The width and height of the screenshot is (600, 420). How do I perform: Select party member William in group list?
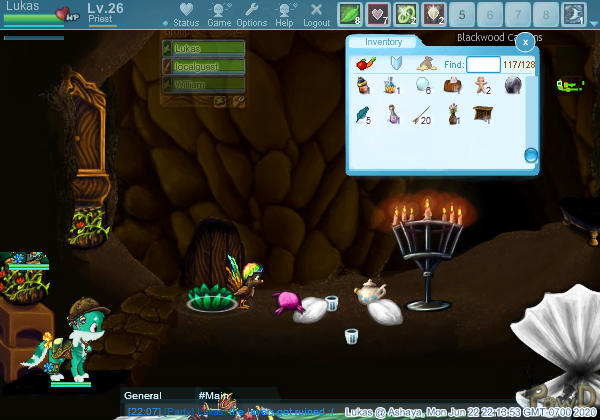tap(203, 85)
